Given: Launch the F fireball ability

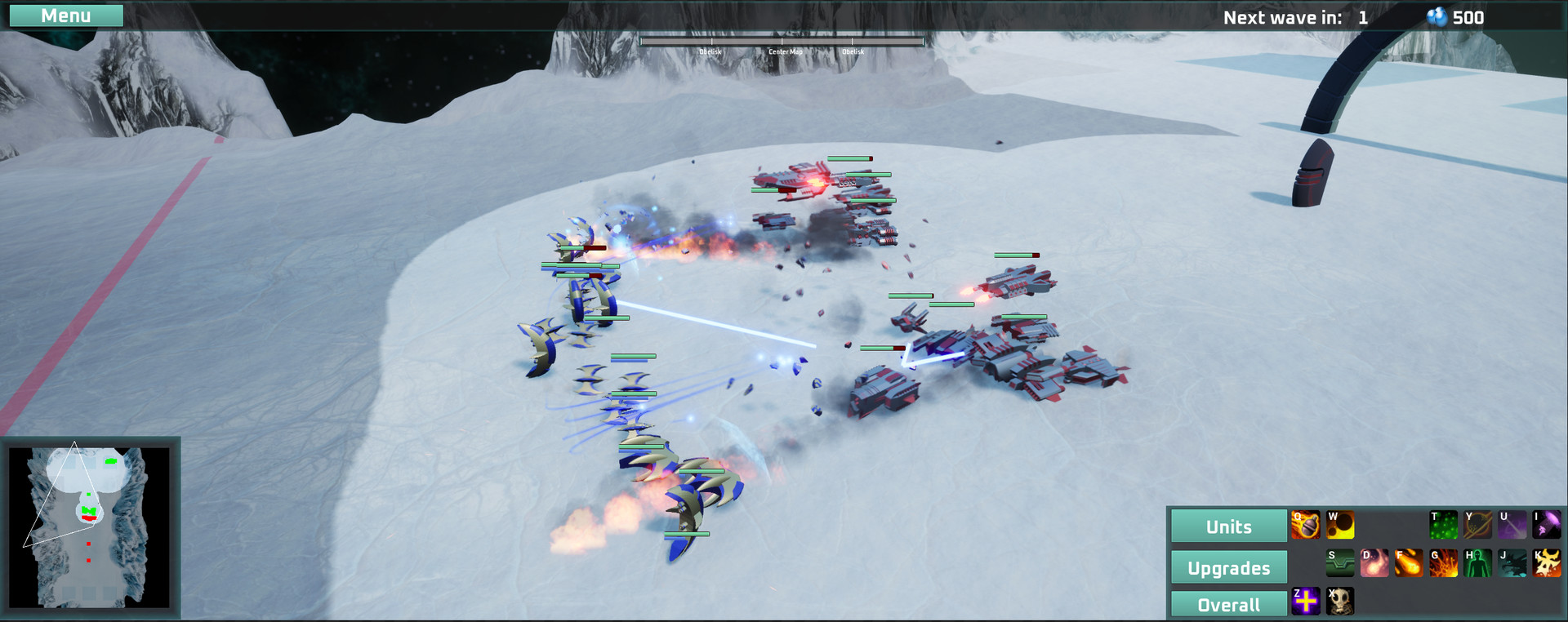Looking at the screenshot, I should pyautogui.click(x=1409, y=562).
